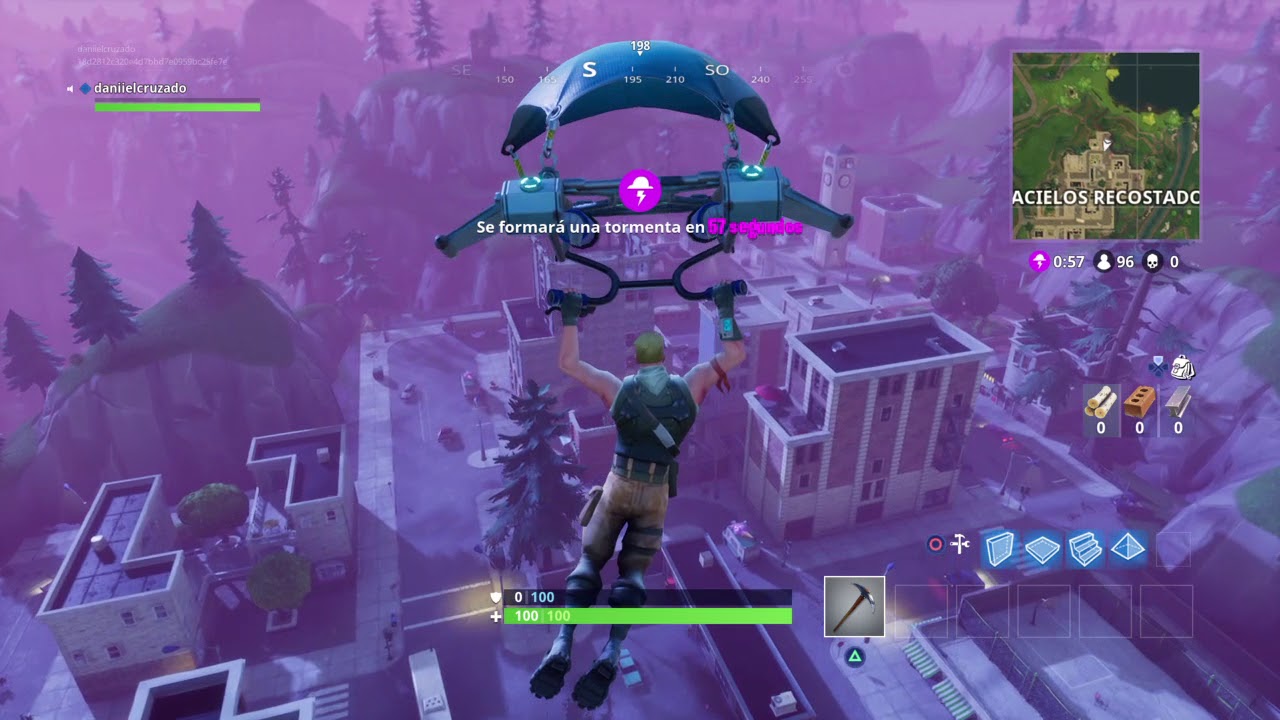Screen dimensions: 1280x720
Task: Select the floor building piece icon
Action: 1042,548
